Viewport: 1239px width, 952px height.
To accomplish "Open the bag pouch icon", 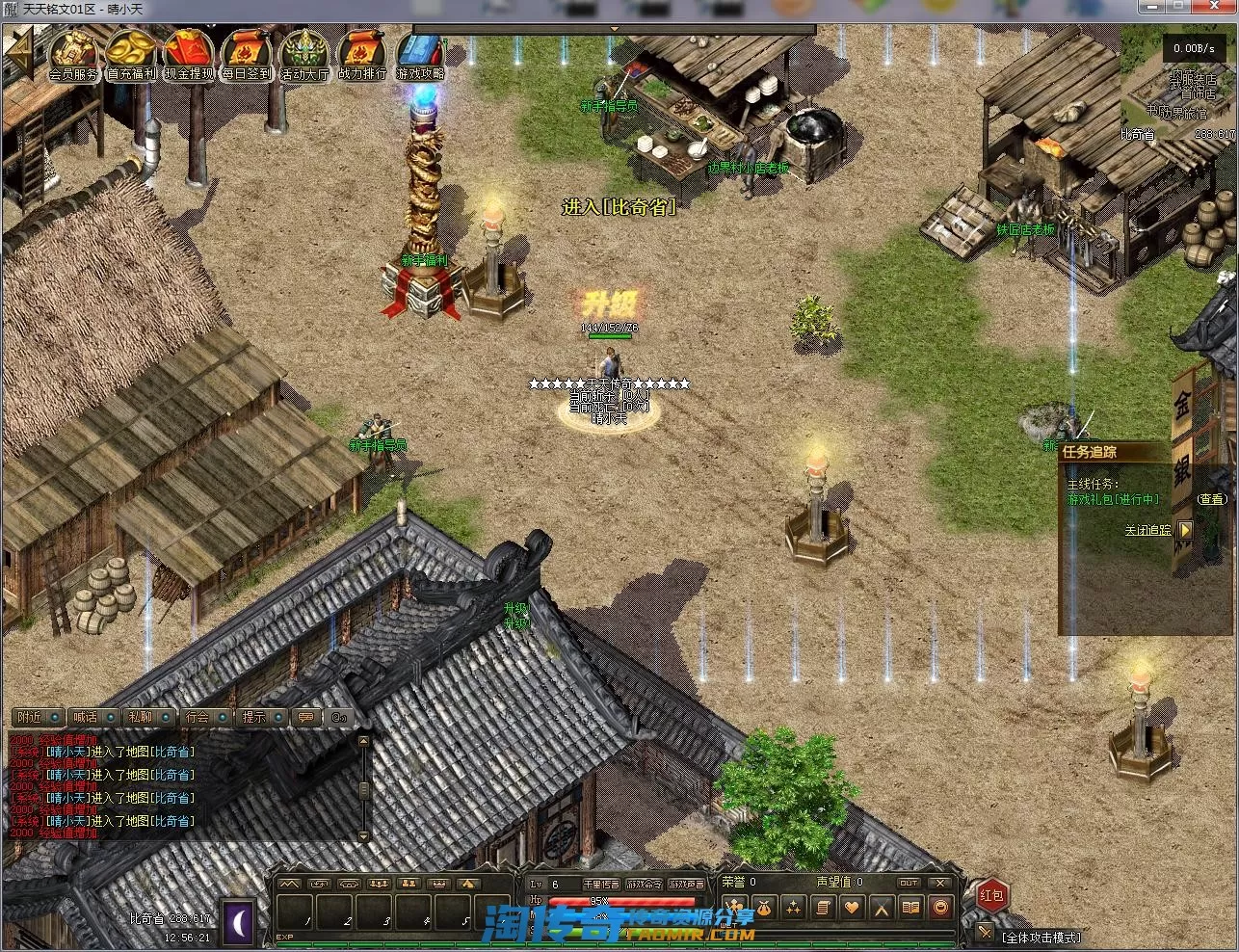I will (x=764, y=908).
